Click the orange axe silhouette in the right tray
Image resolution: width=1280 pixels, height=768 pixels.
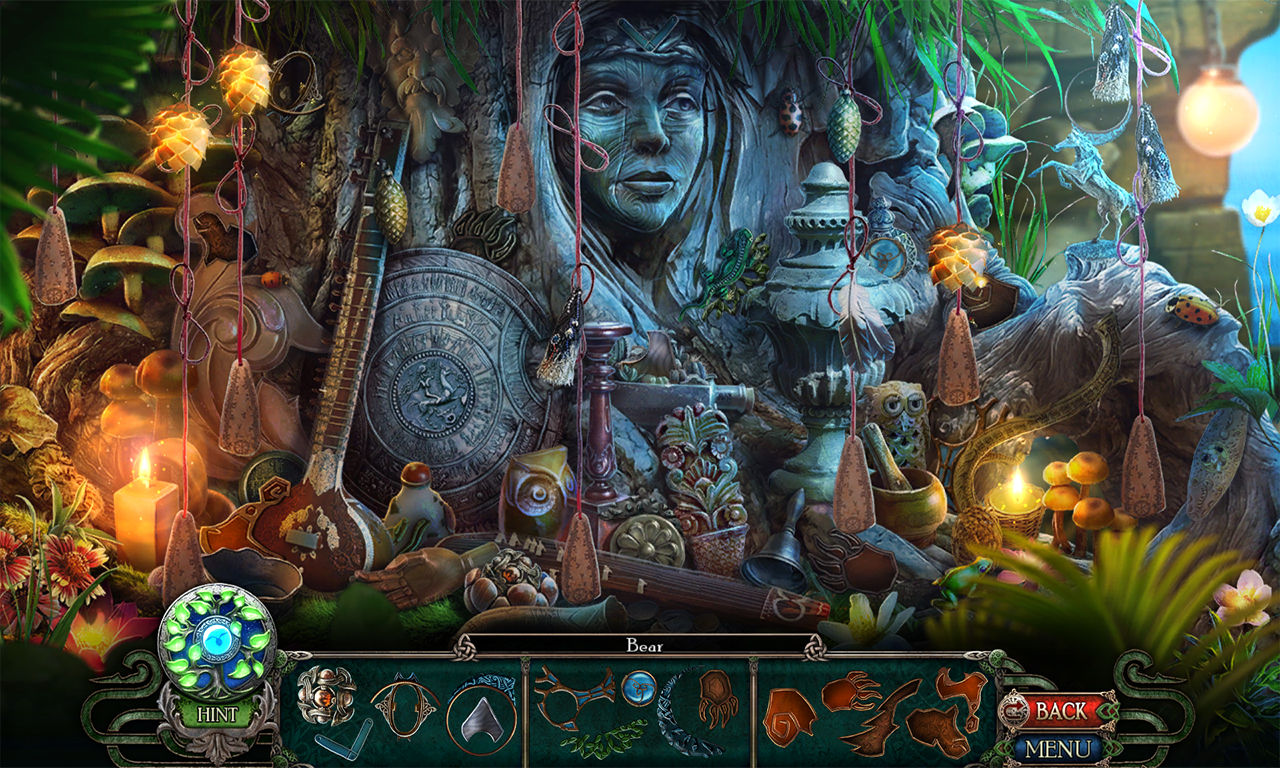tap(961, 689)
